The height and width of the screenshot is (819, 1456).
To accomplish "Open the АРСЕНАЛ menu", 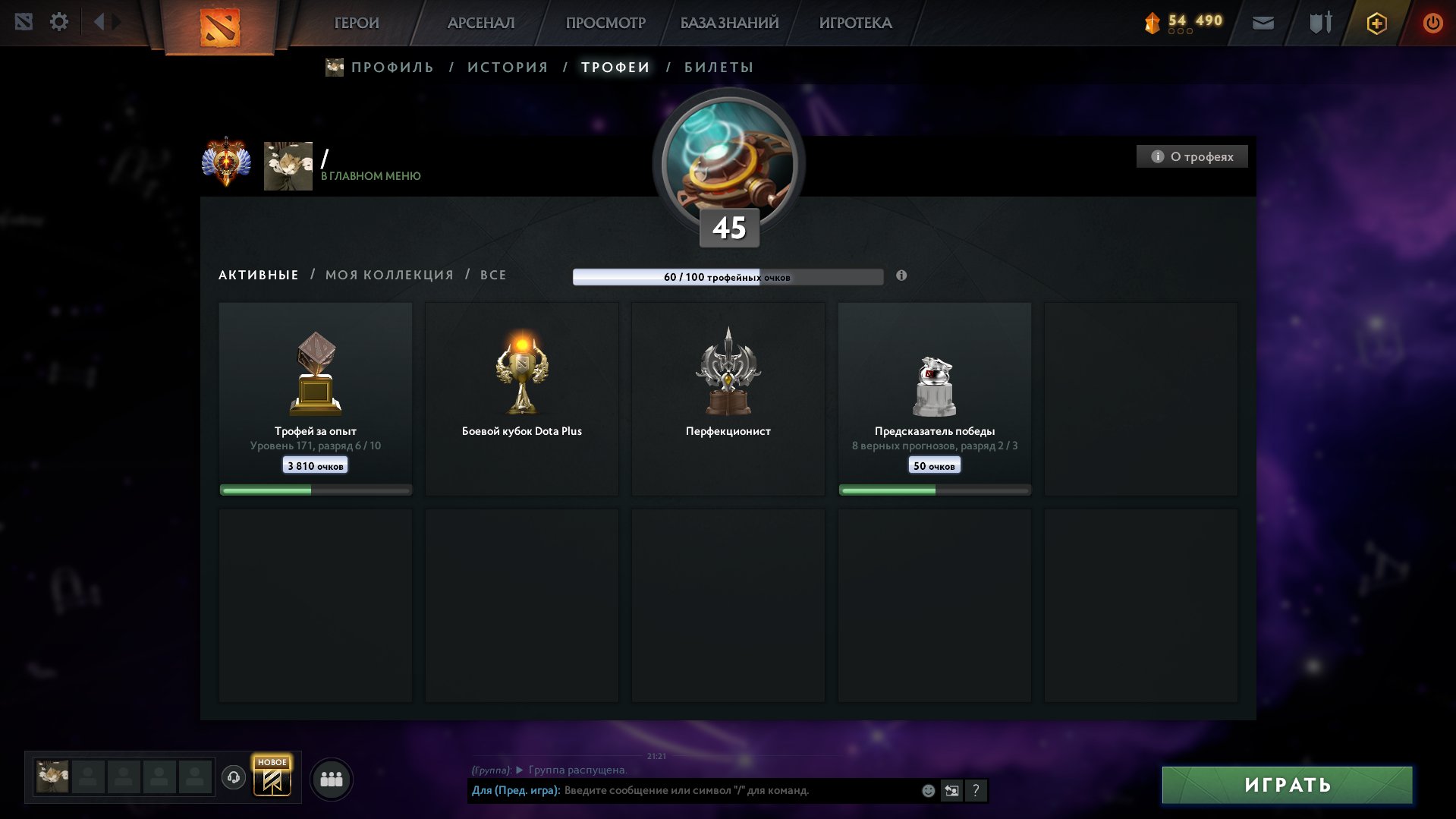I will (x=481, y=23).
